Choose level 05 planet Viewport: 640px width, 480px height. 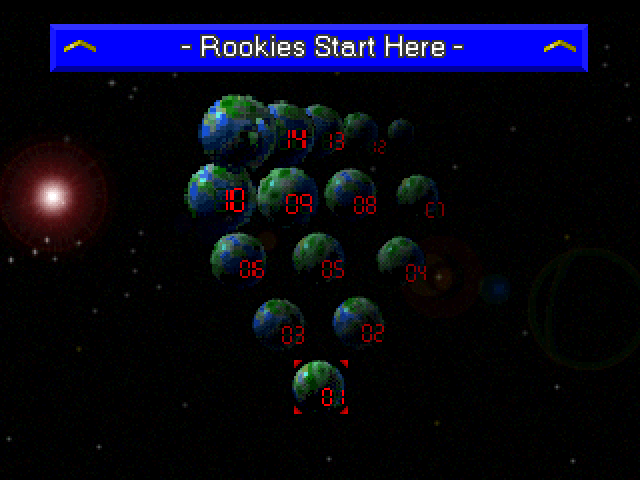coord(318,259)
